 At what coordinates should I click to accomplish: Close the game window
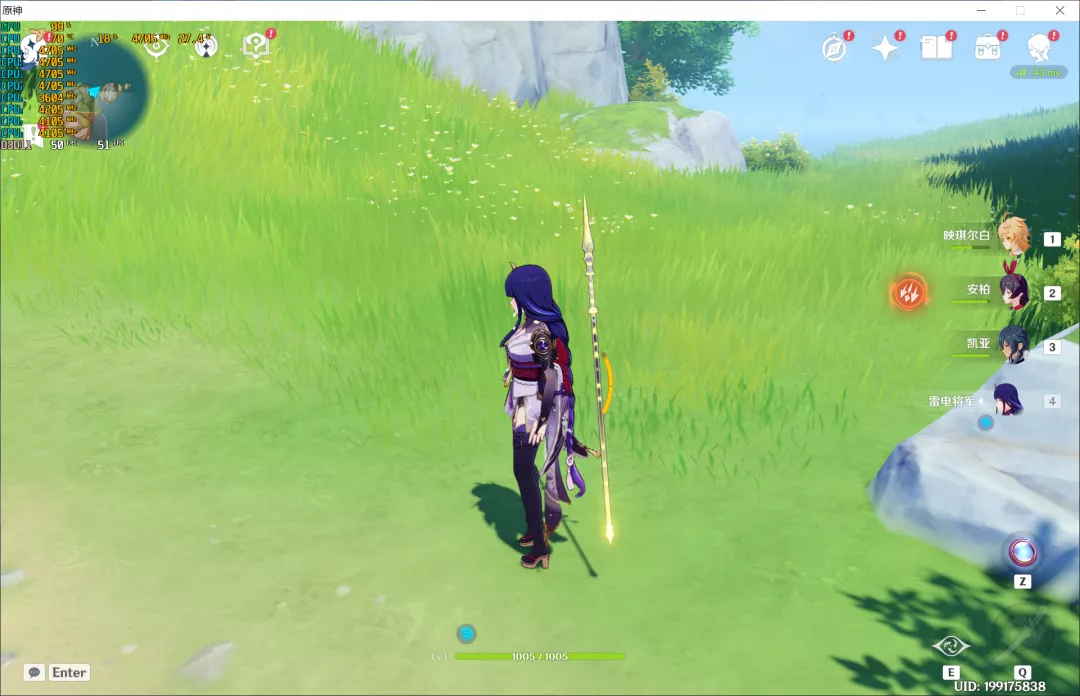pyautogui.click(x=1059, y=10)
